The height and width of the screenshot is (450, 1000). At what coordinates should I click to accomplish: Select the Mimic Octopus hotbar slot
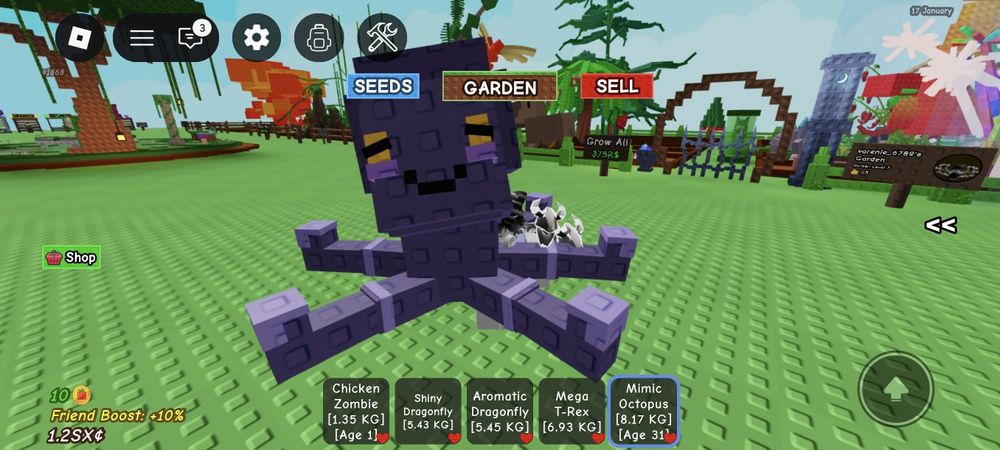pos(644,411)
